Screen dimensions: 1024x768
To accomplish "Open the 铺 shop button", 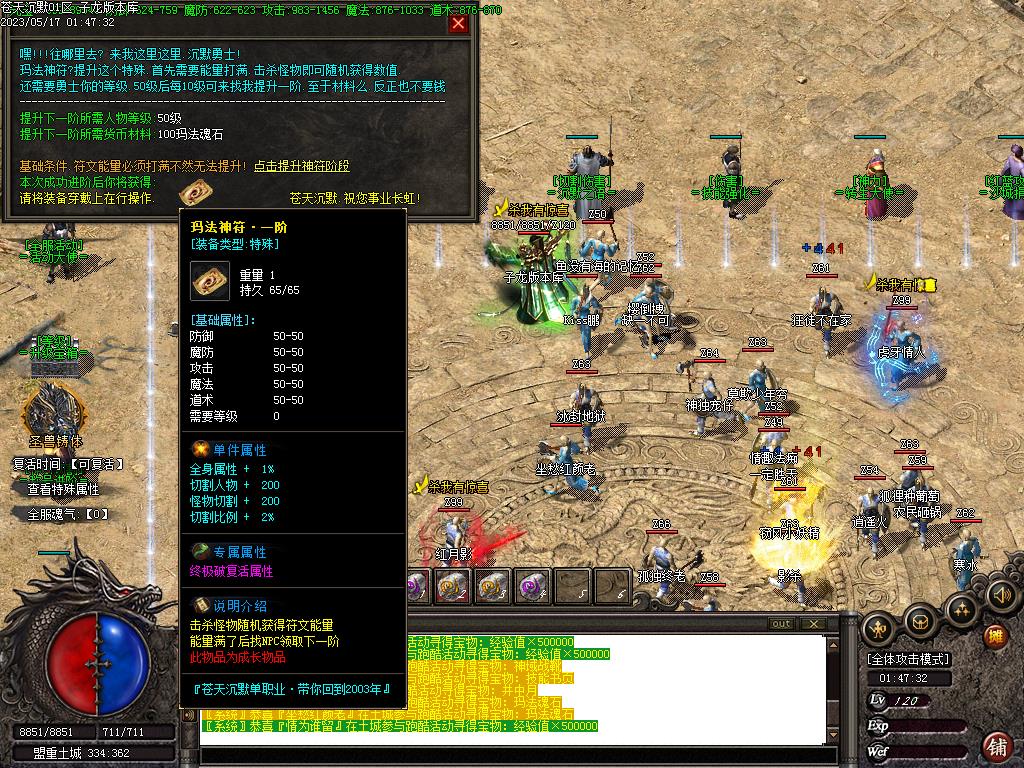I will pyautogui.click(x=996, y=745).
